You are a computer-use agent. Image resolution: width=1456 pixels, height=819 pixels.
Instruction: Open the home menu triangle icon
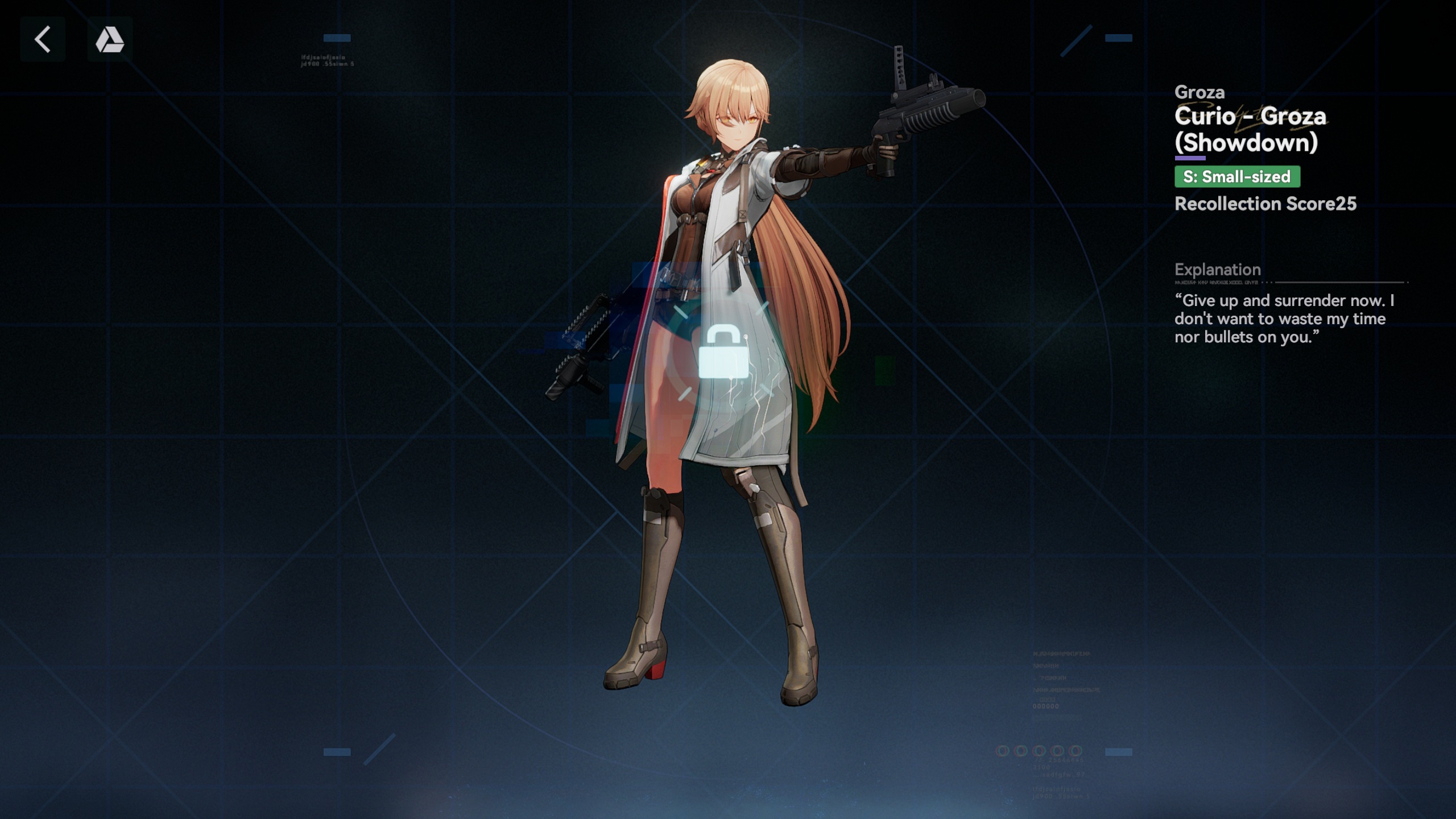[x=110, y=39]
